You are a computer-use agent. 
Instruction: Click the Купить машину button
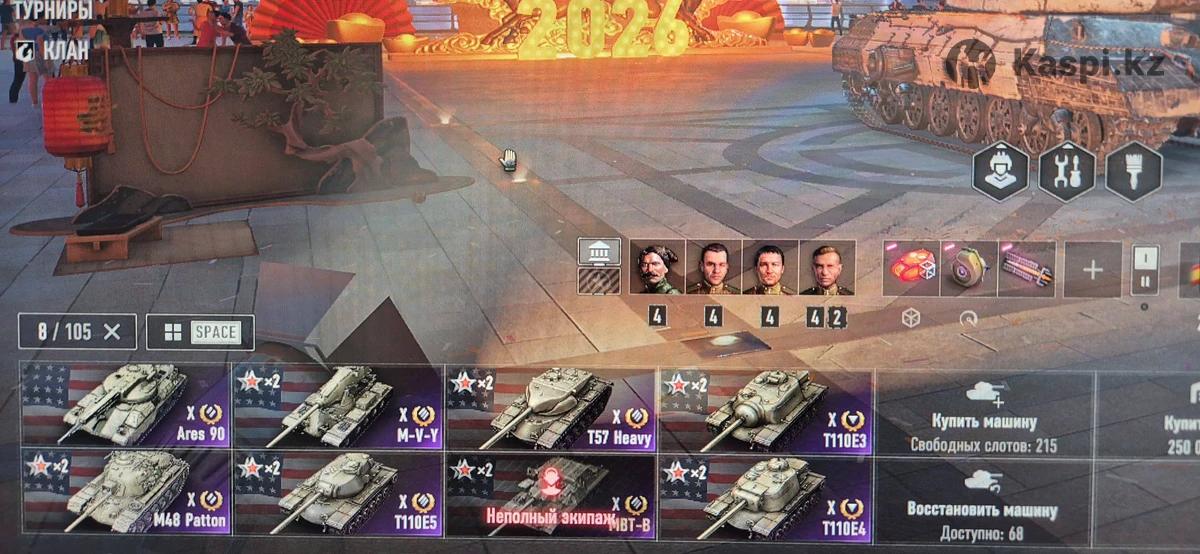[984, 410]
